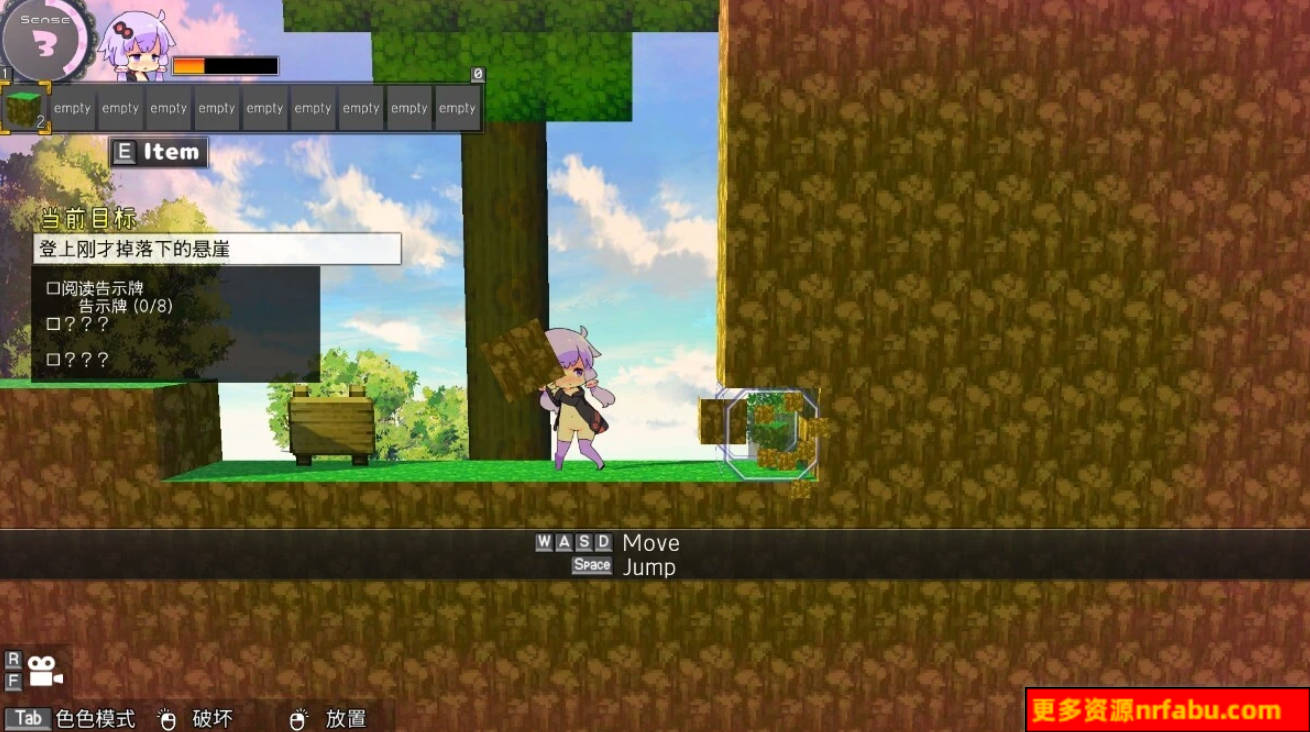Click the Tab key icon for 色色模式

coord(28,718)
